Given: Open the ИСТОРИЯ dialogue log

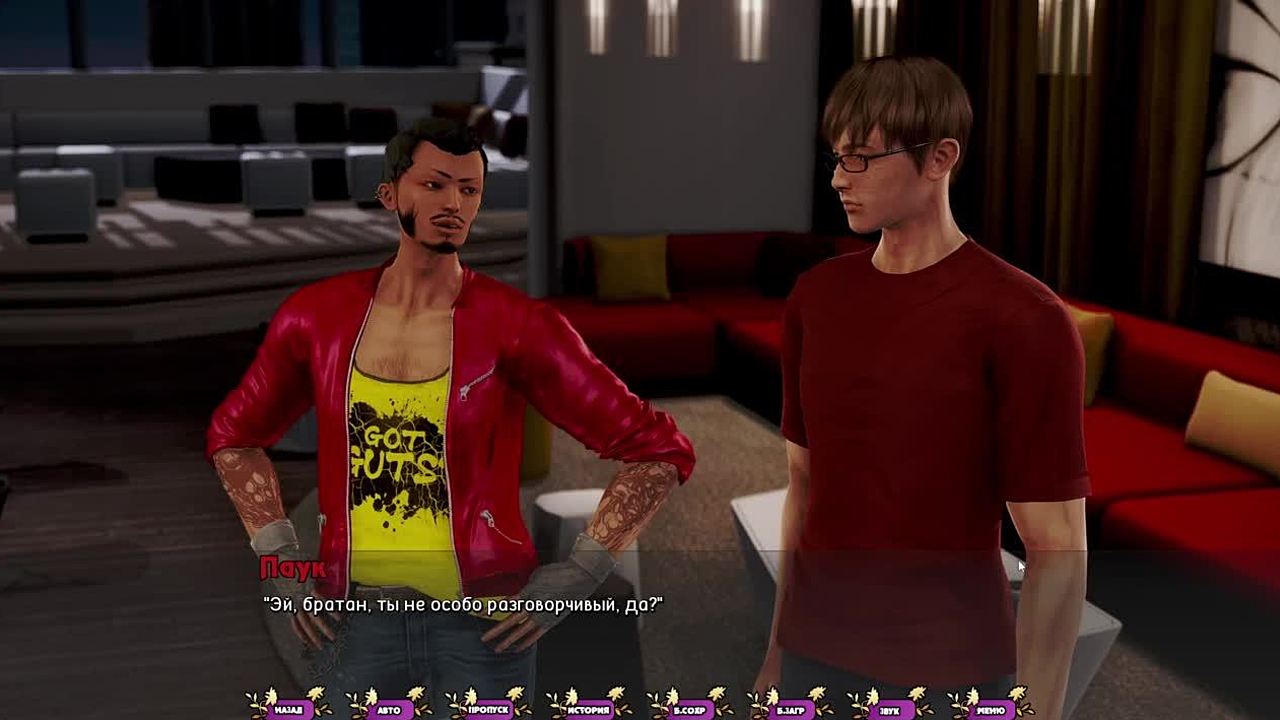Looking at the screenshot, I should click(x=589, y=709).
